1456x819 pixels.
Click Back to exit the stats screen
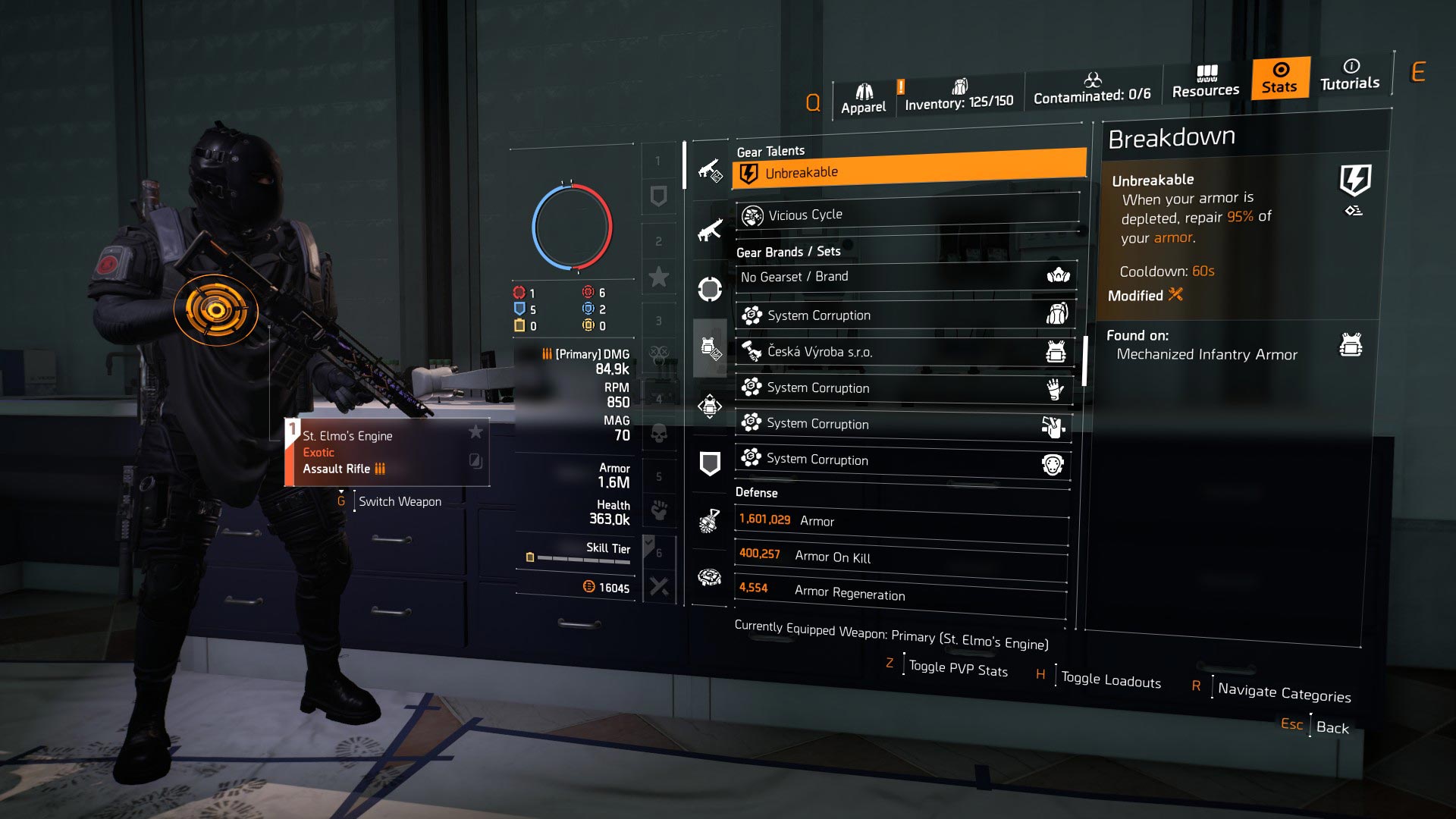tap(1332, 727)
